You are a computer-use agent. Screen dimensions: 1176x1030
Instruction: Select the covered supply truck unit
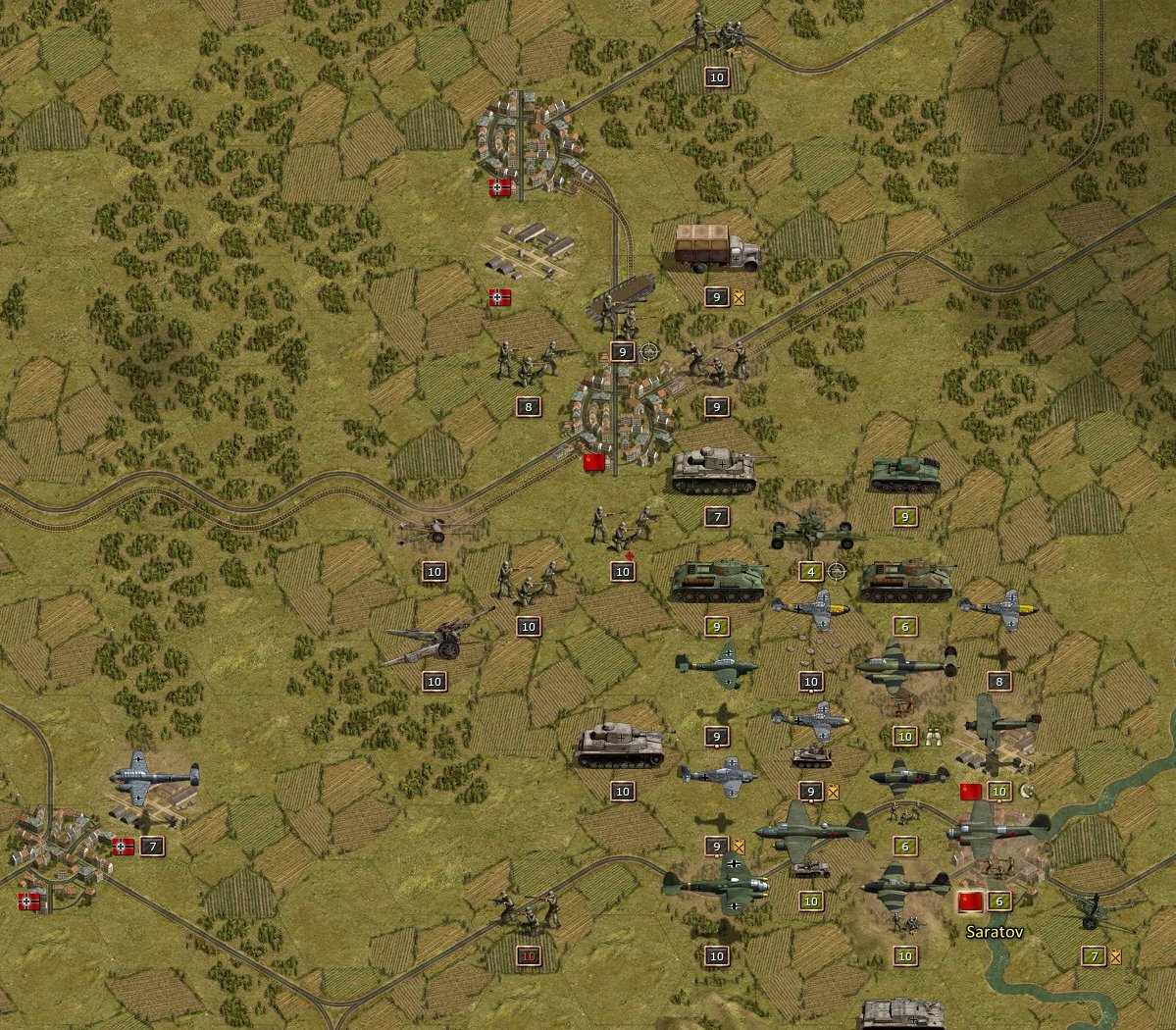click(x=716, y=248)
